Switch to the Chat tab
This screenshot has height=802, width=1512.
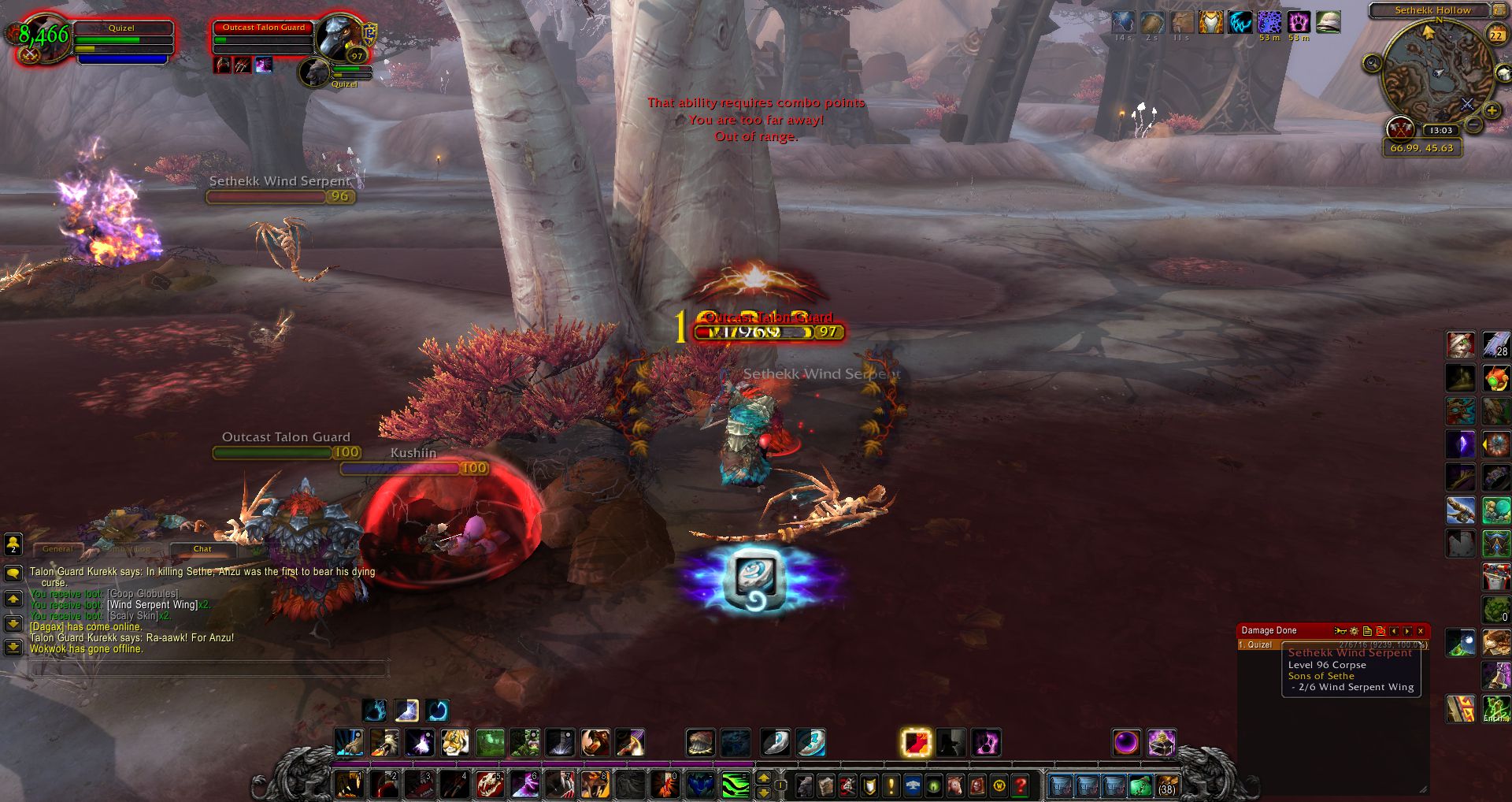[x=202, y=549]
